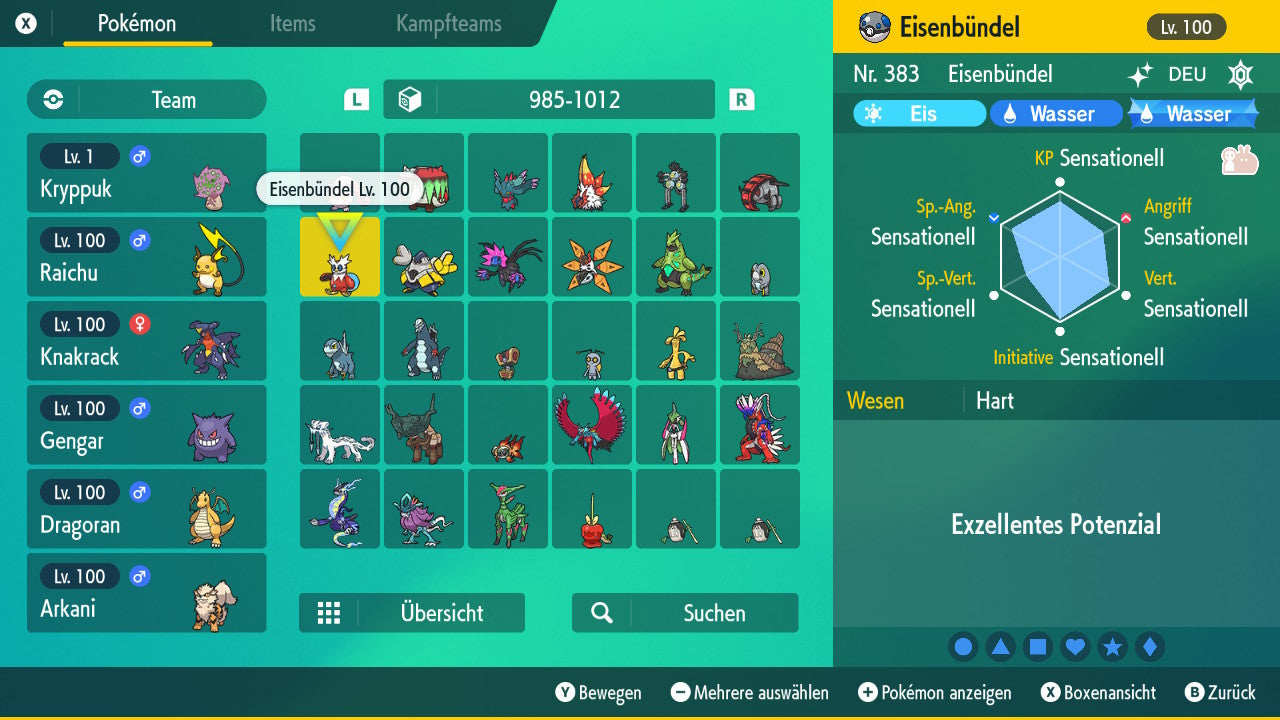
Task: Click the magnifier icon on the Suchen button
Action: click(602, 612)
